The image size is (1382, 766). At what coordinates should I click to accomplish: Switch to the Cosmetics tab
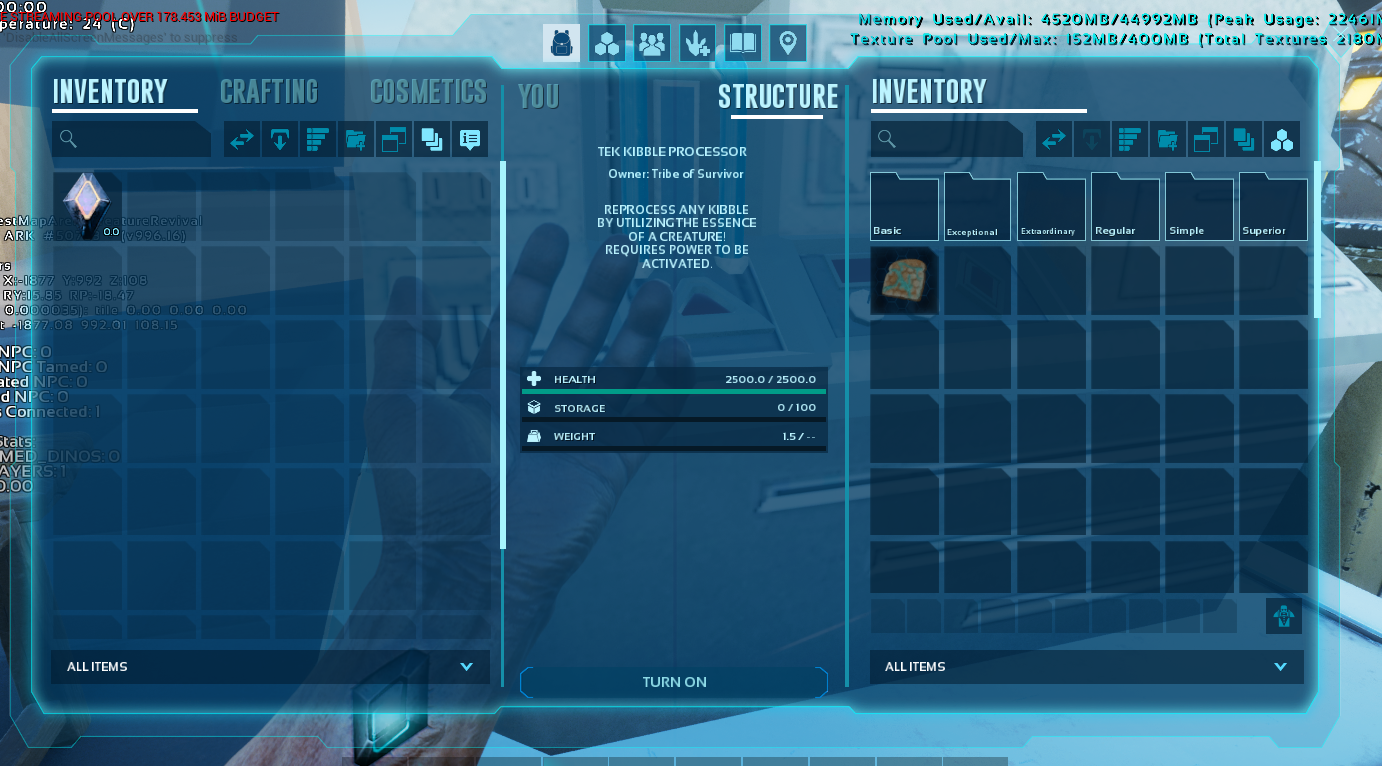428,92
